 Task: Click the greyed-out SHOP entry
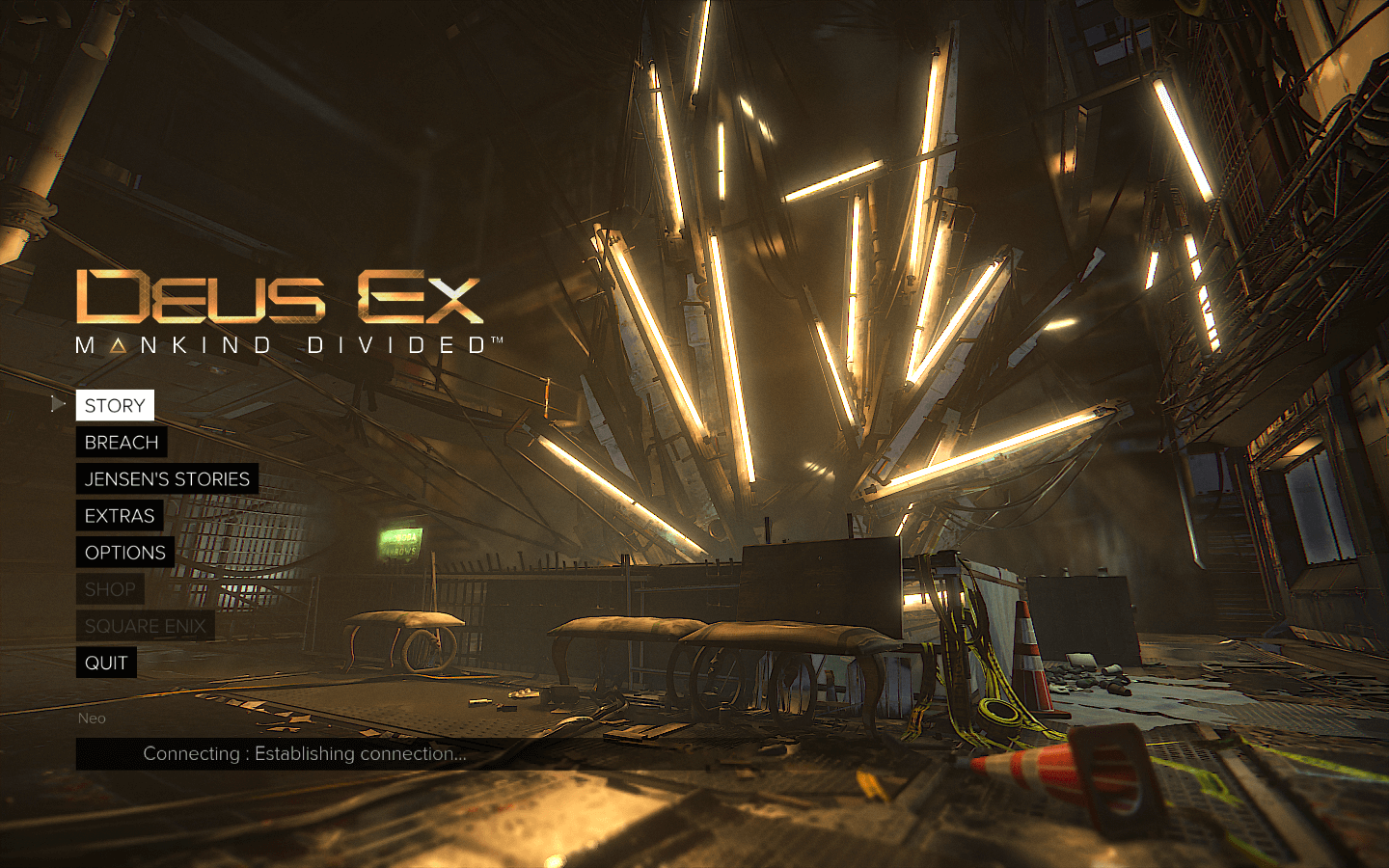110,589
